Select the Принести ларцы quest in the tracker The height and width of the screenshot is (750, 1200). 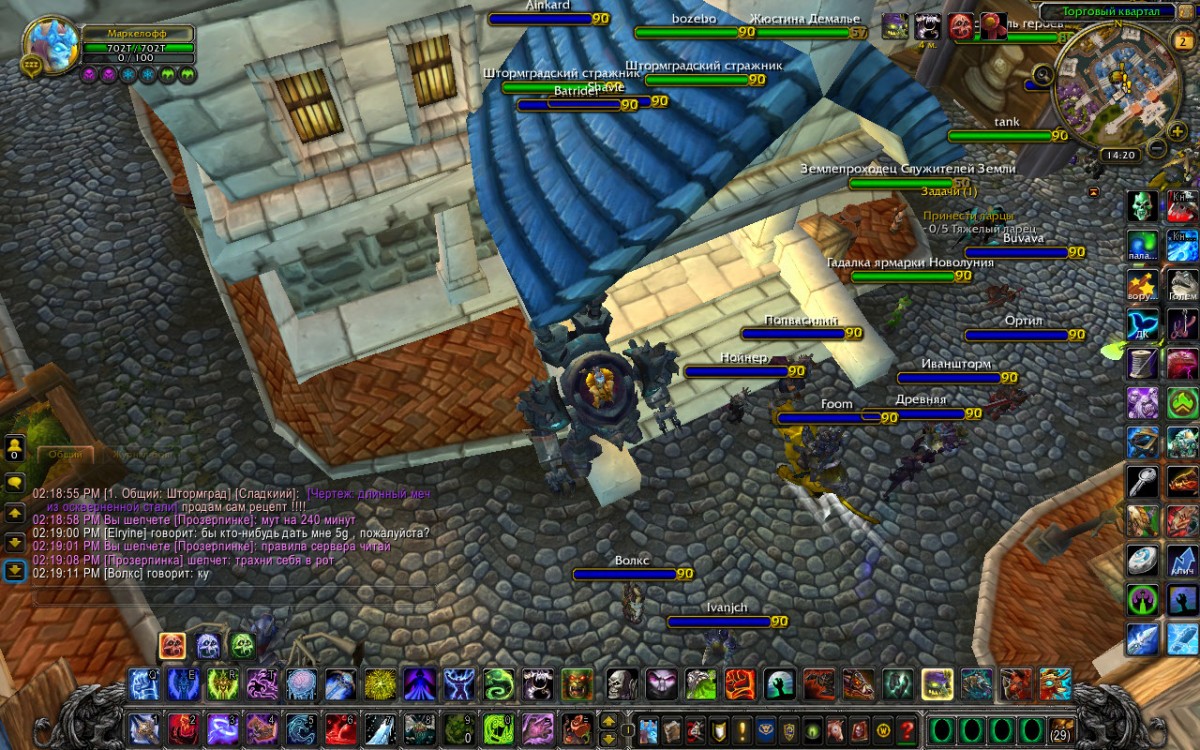(968, 215)
